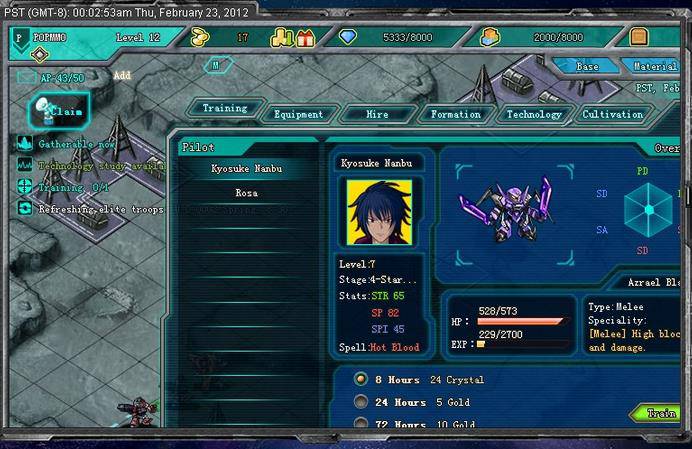Switch to the Cultivation tab
The width and height of the screenshot is (692, 449).
coord(612,115)
